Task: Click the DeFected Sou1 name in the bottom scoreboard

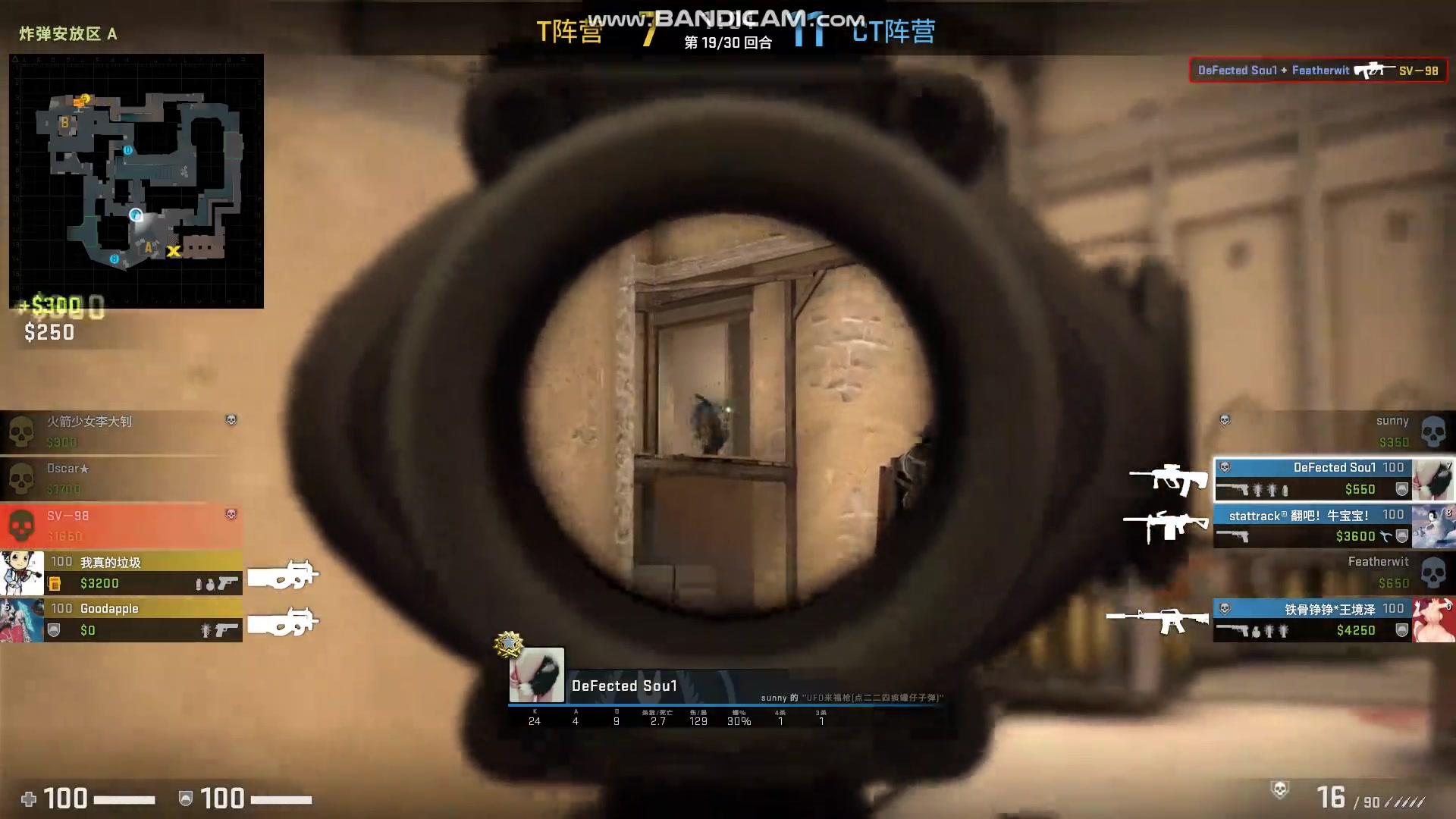Action: tap(624, 686)
